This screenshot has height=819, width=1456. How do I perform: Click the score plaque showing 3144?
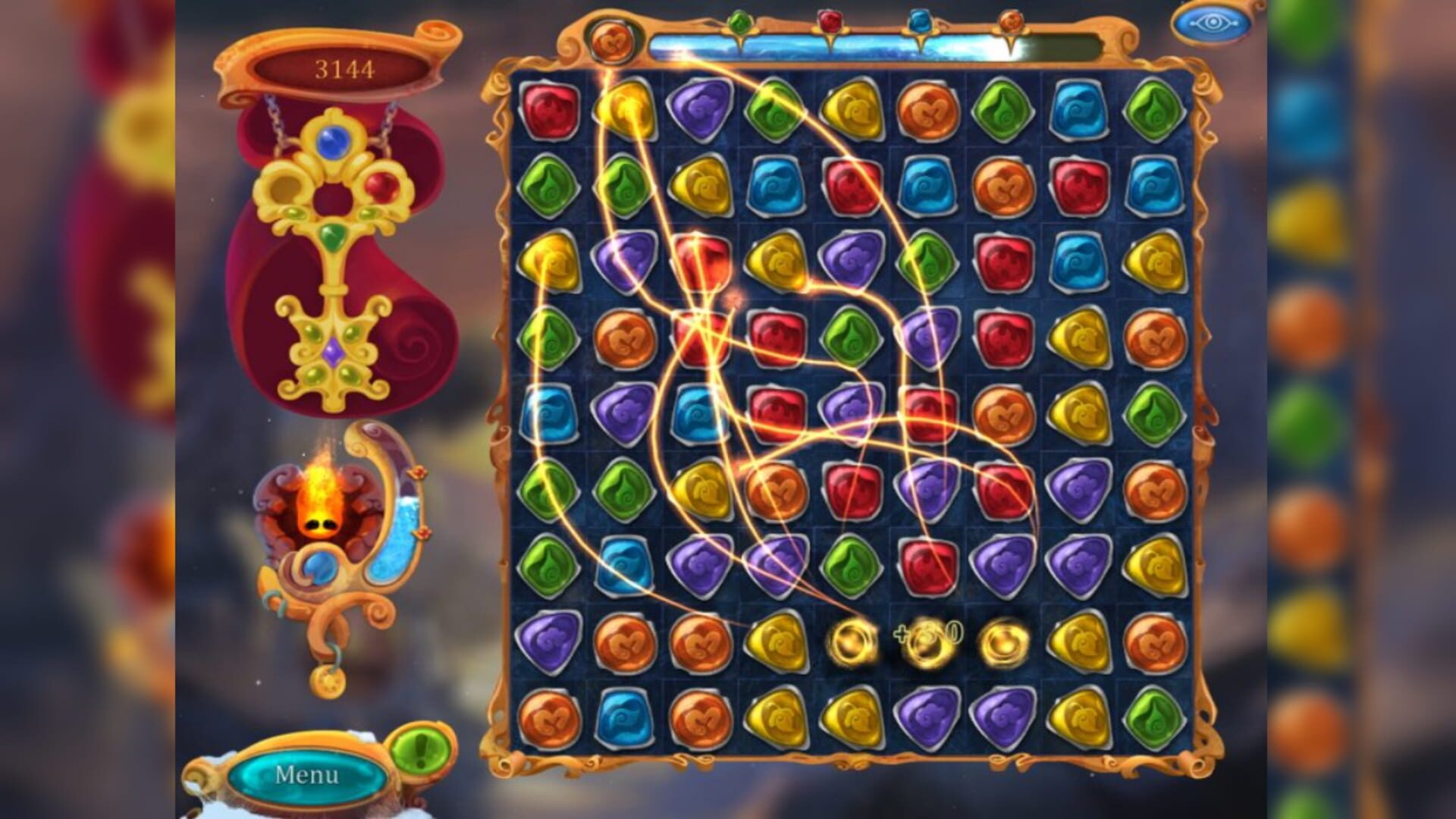point(345,68)
